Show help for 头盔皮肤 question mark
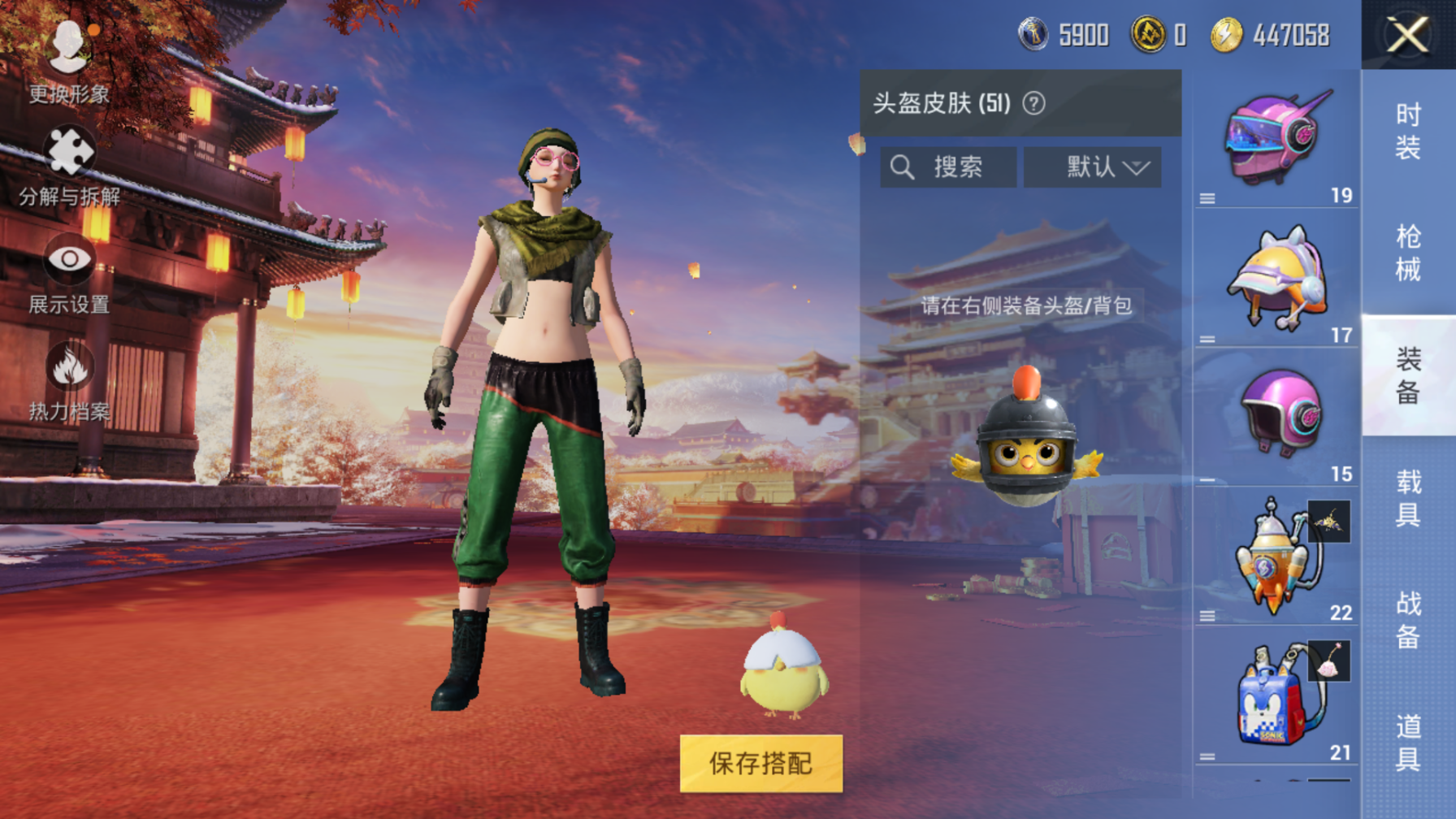The width and height of the screenshot is (1456, 819). 1033,104
